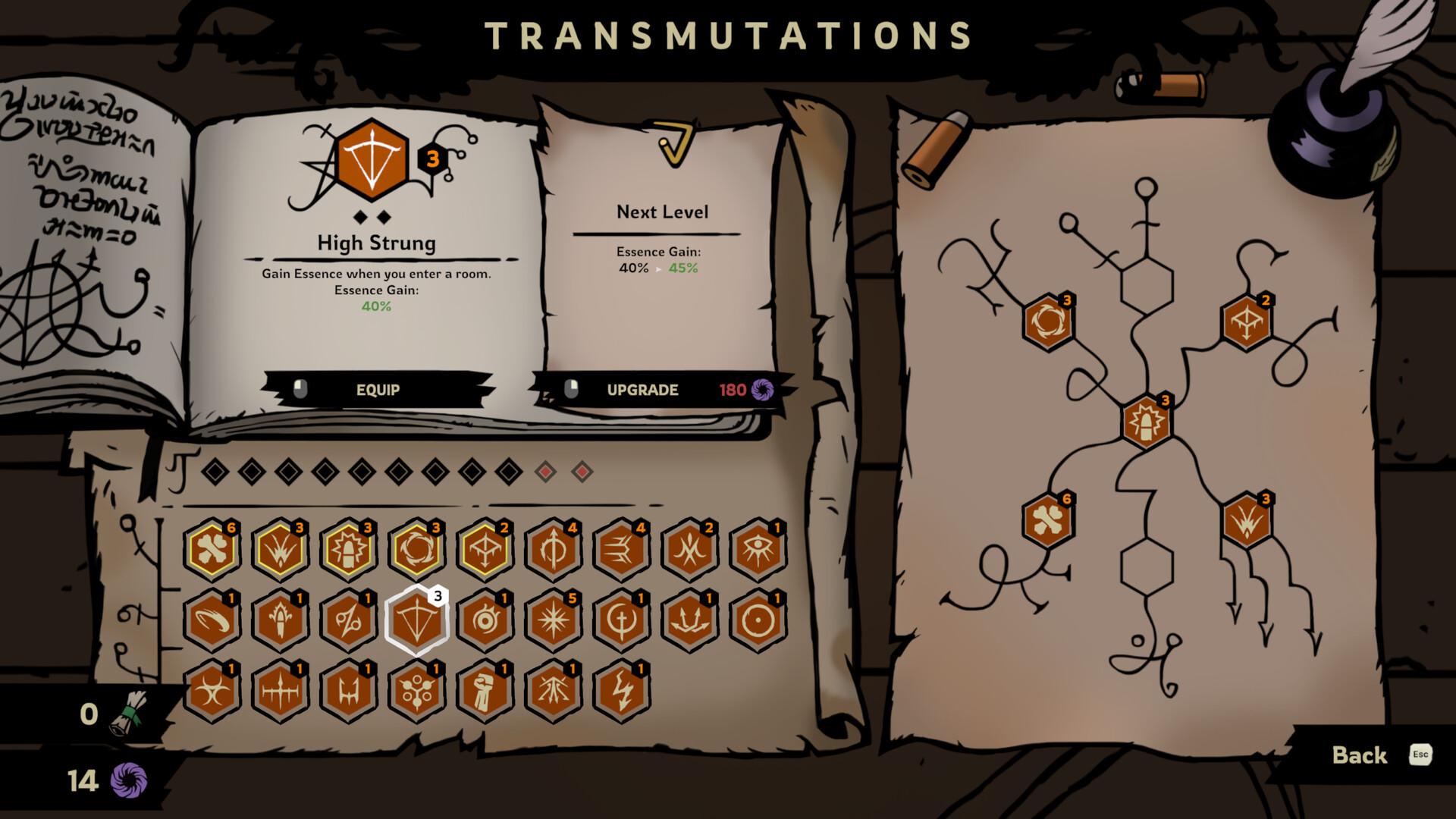Viewport: 1456px width, 819px height.
Task: Equip the High Strung transmutation
Action: point(378,390)
